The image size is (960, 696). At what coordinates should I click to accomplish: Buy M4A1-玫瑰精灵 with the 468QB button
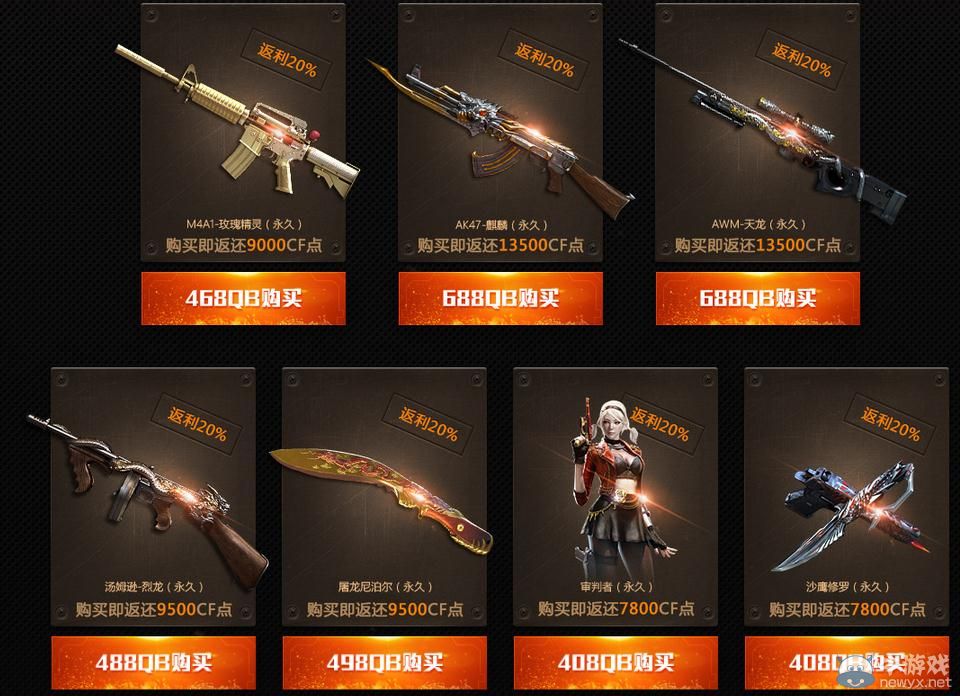(243, 298)
